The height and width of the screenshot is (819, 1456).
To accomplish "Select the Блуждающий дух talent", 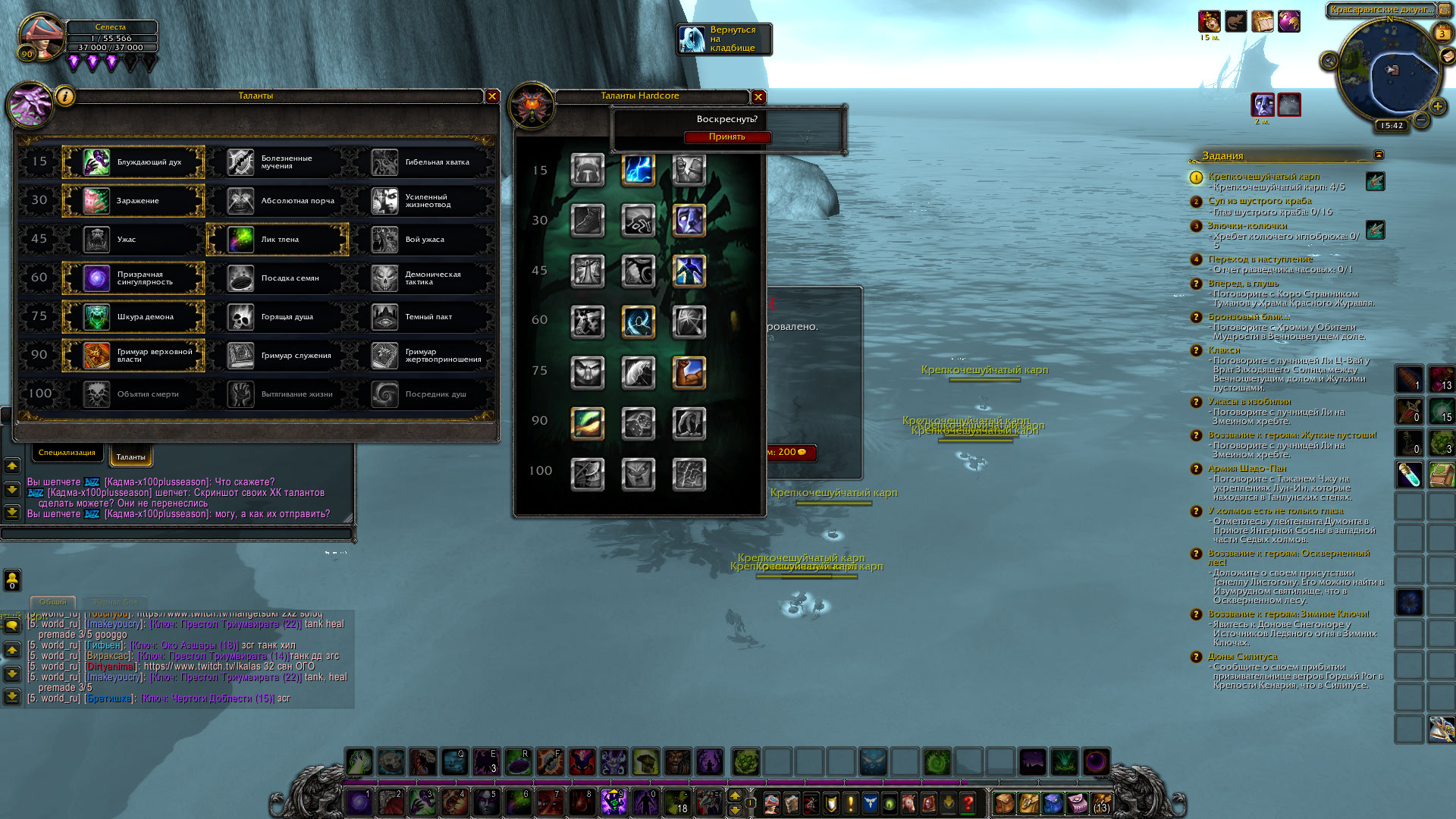I will pos(133,162).
